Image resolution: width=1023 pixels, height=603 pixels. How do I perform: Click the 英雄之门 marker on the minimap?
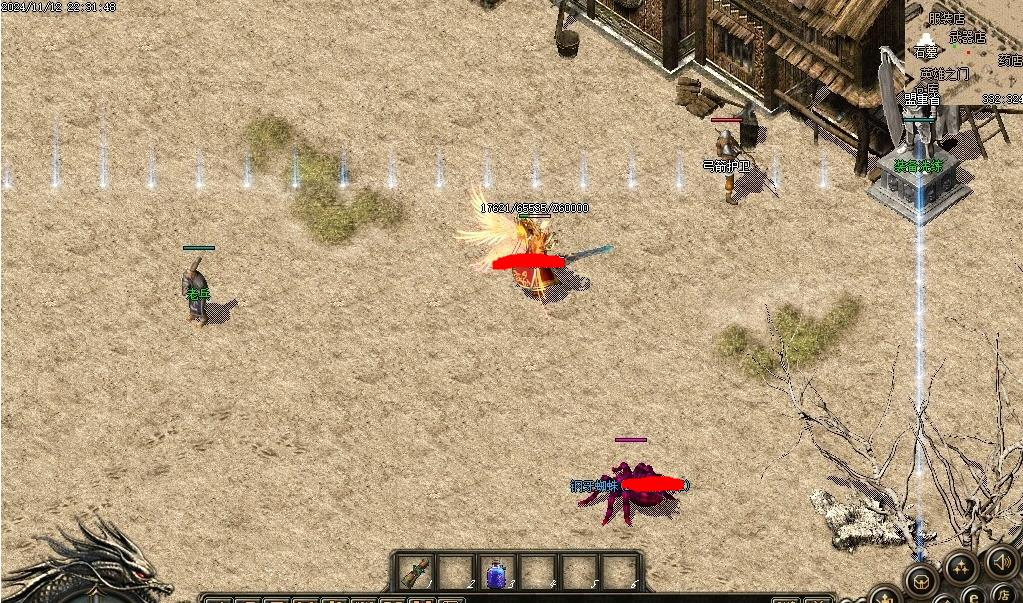pyautogui.click(x=945, y=74)
